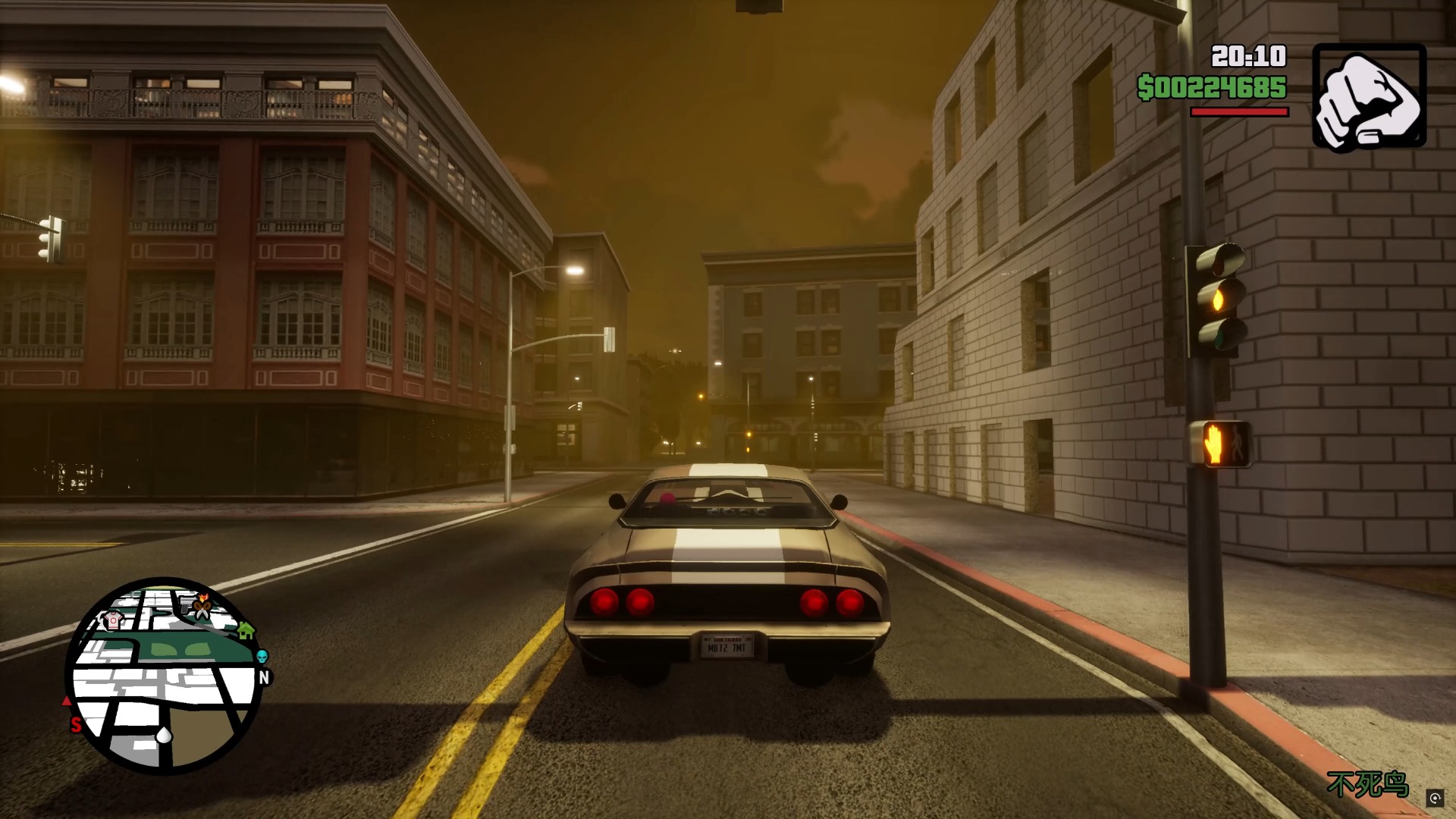Viewport: 1456px width, 819px height.
Task: Select the green safehouse marker
Action: point(245,629)
